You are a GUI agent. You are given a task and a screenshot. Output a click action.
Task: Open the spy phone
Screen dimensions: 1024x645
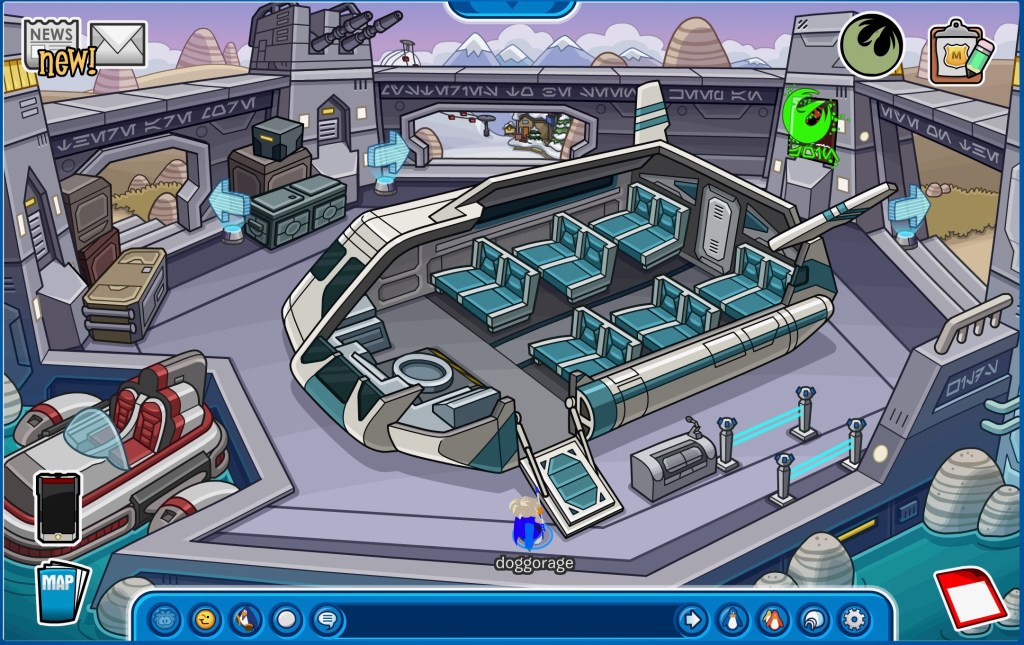tap(57, 507)
